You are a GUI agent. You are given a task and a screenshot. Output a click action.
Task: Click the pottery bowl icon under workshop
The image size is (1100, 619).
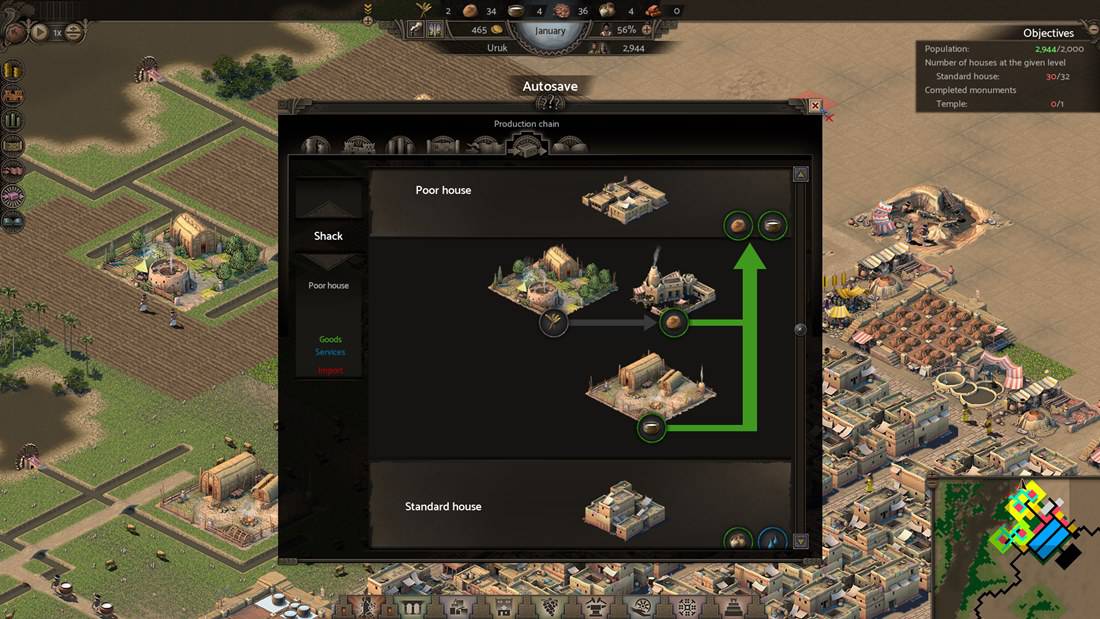click(652, 428)
